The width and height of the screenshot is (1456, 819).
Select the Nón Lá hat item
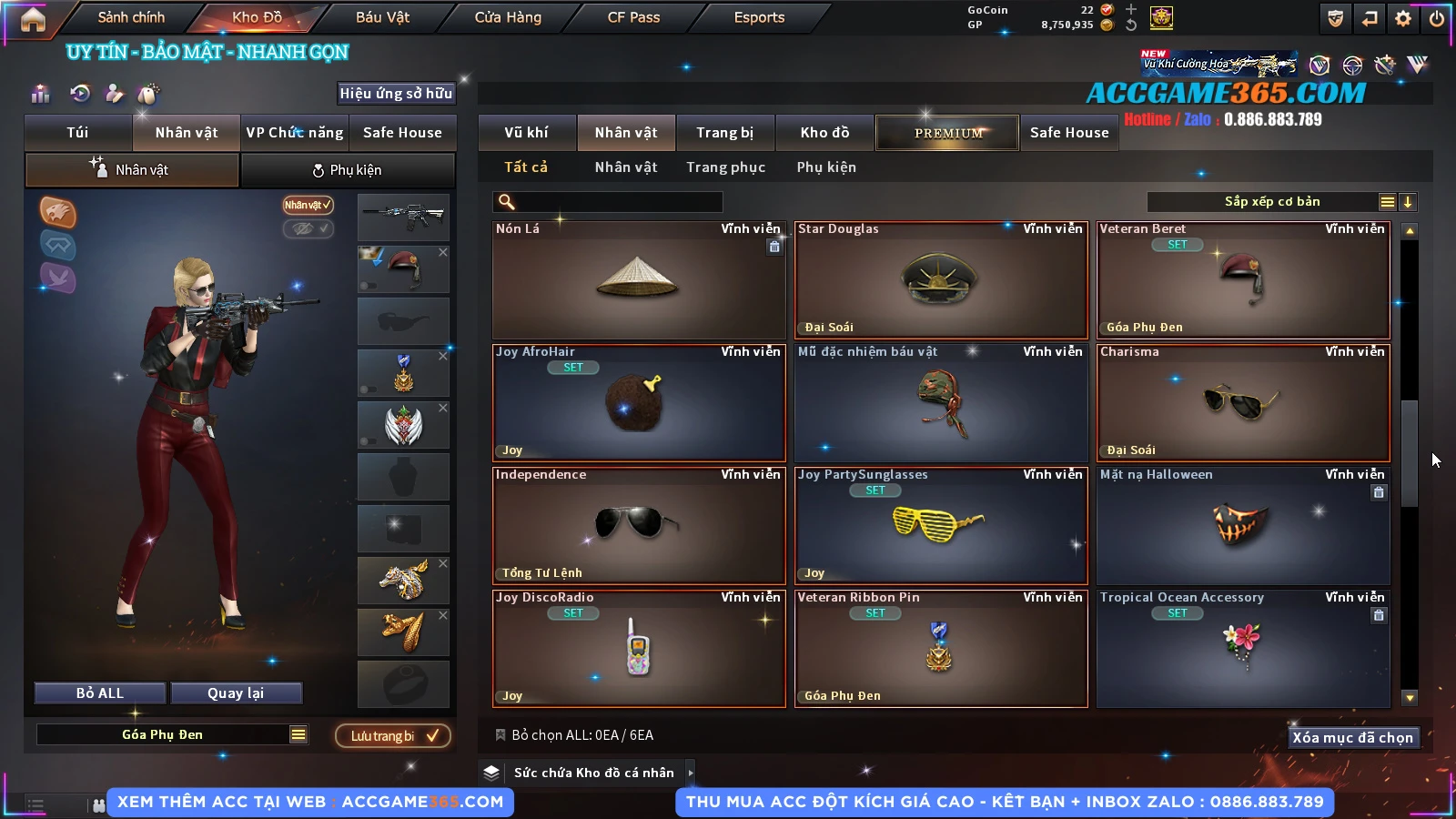pos(638,280)
